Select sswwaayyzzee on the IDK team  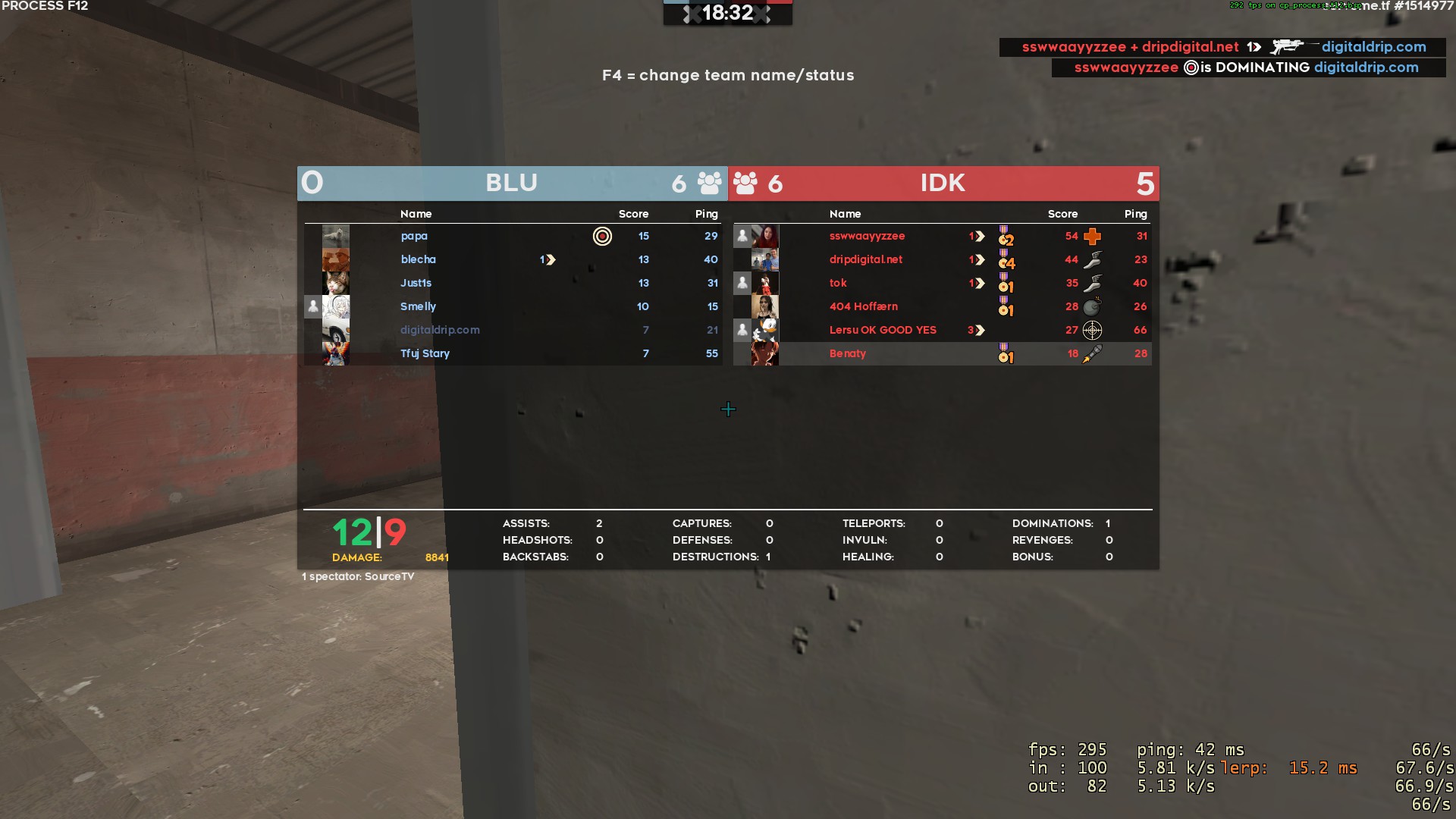867,236
